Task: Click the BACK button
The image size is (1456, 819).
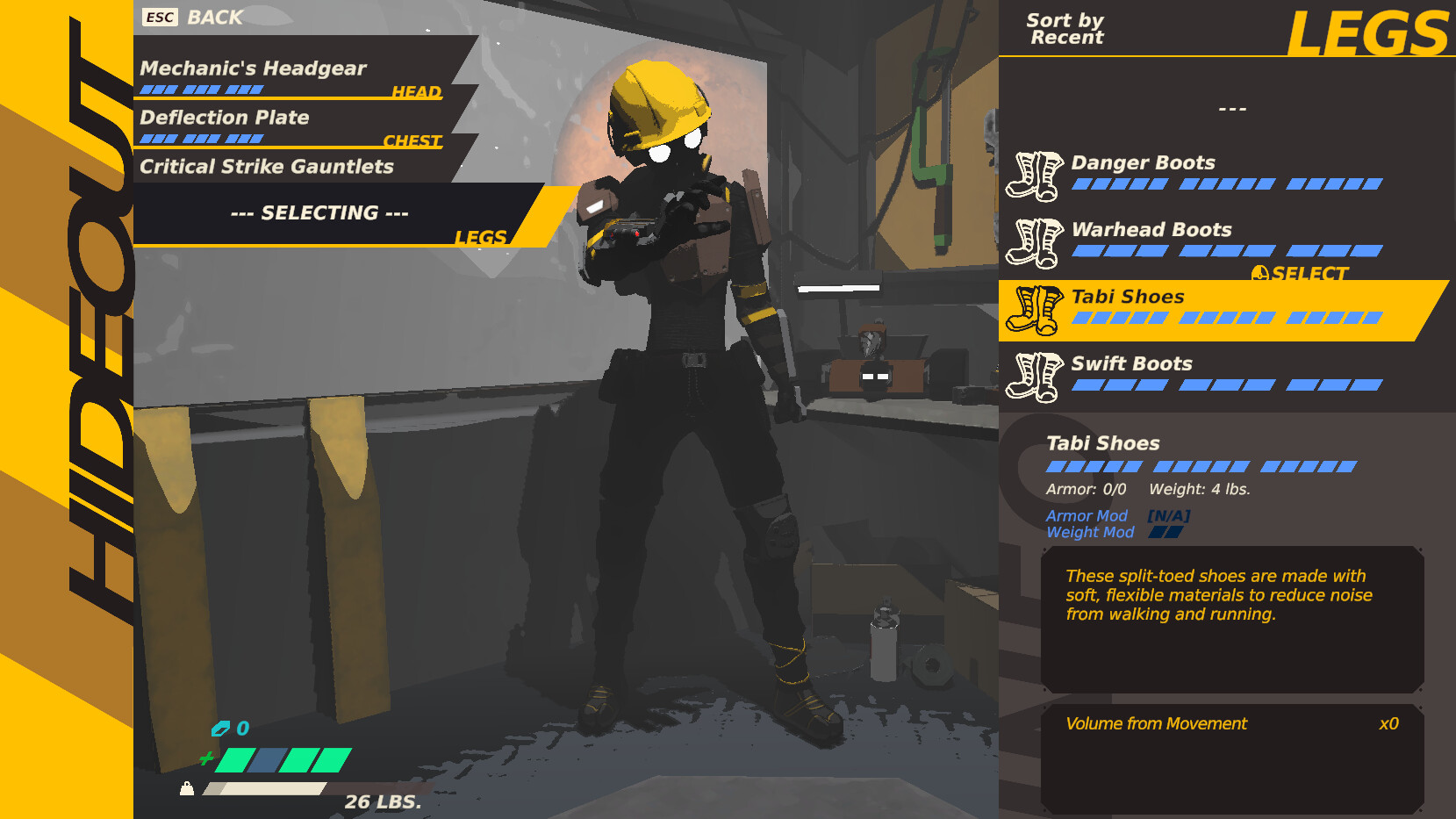Action: 212,16
